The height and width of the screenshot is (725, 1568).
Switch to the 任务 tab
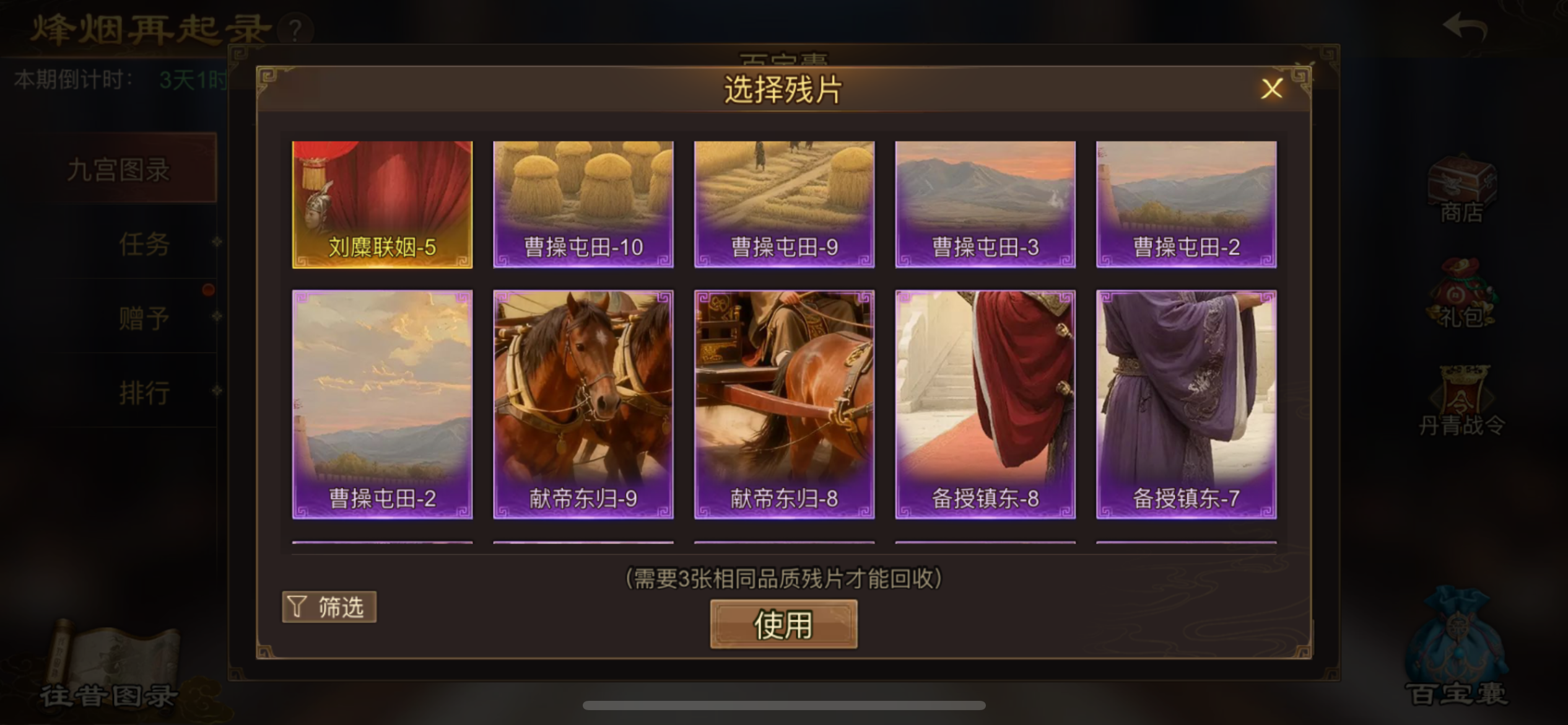point(144,244)
